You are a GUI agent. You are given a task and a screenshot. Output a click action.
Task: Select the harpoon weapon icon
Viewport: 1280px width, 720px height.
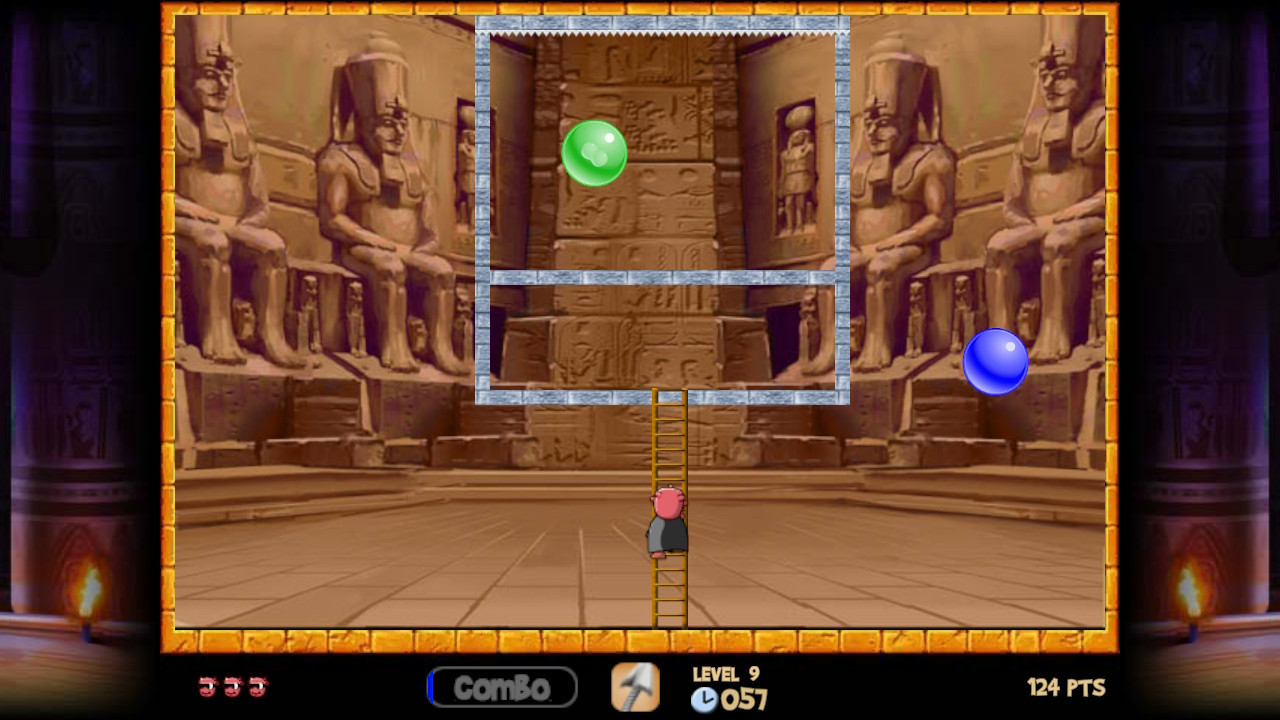point(636,687)
